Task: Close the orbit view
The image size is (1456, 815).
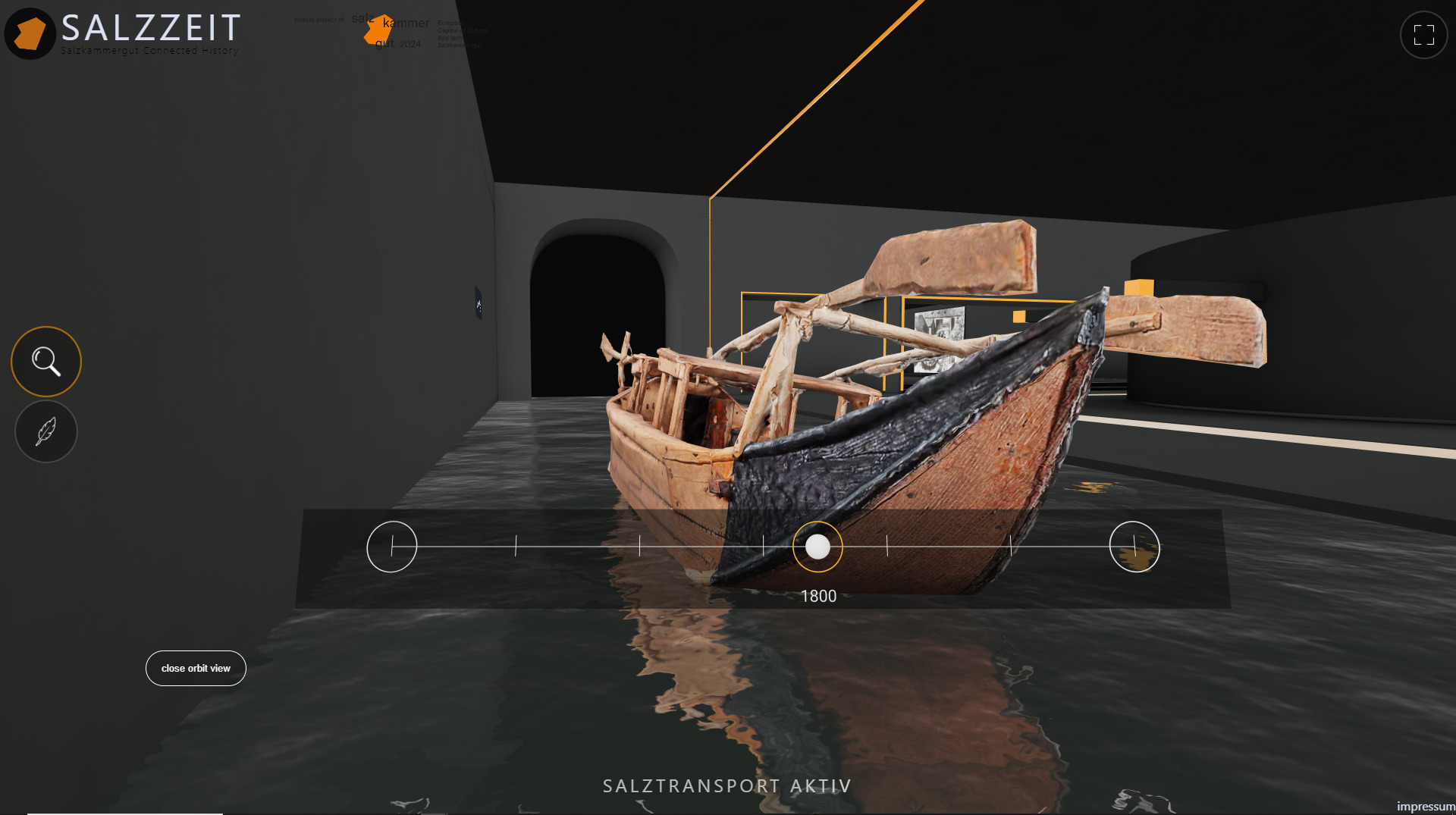Action: pos(196,668)
